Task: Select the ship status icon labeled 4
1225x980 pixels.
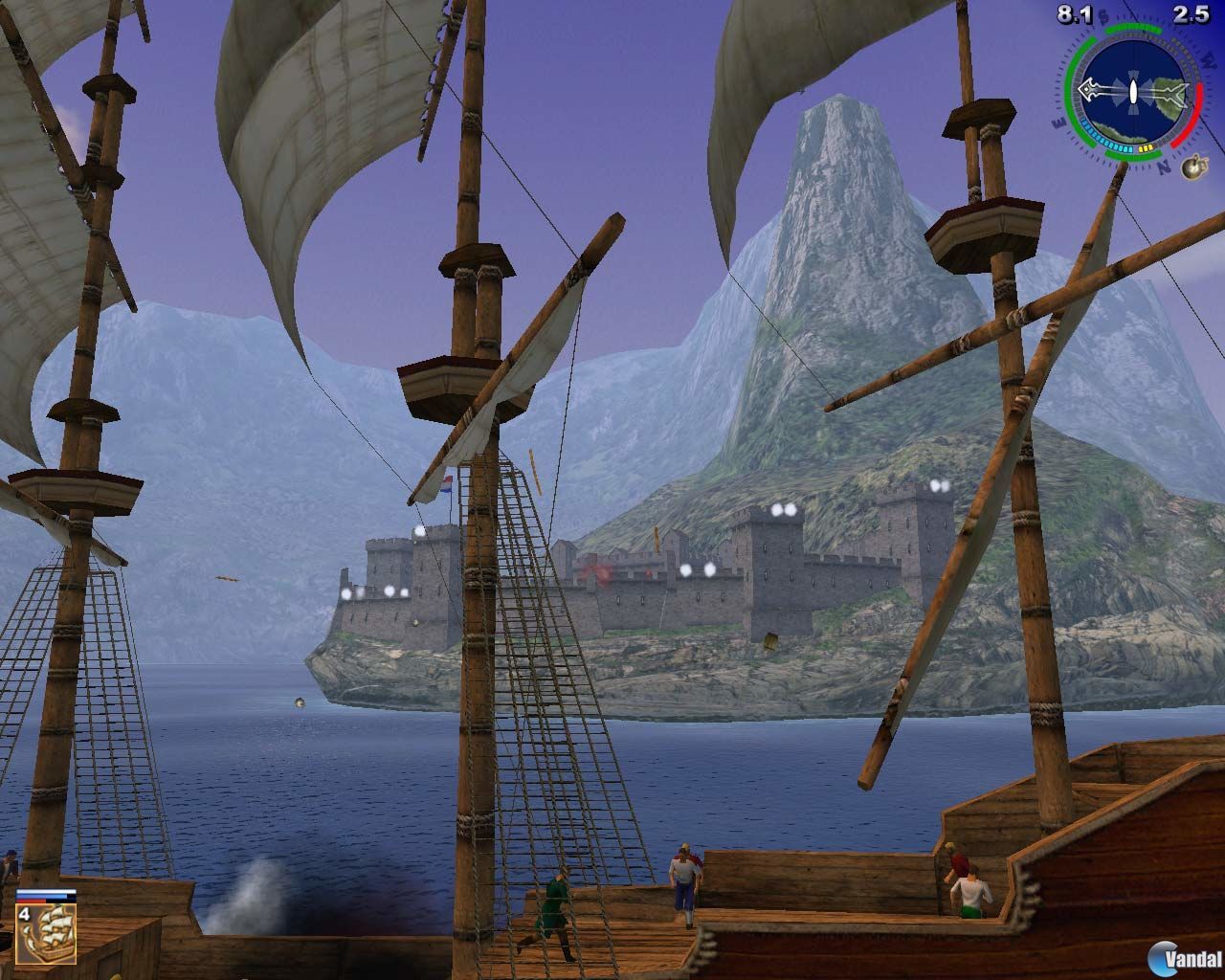Action: [x=46, y=935]
